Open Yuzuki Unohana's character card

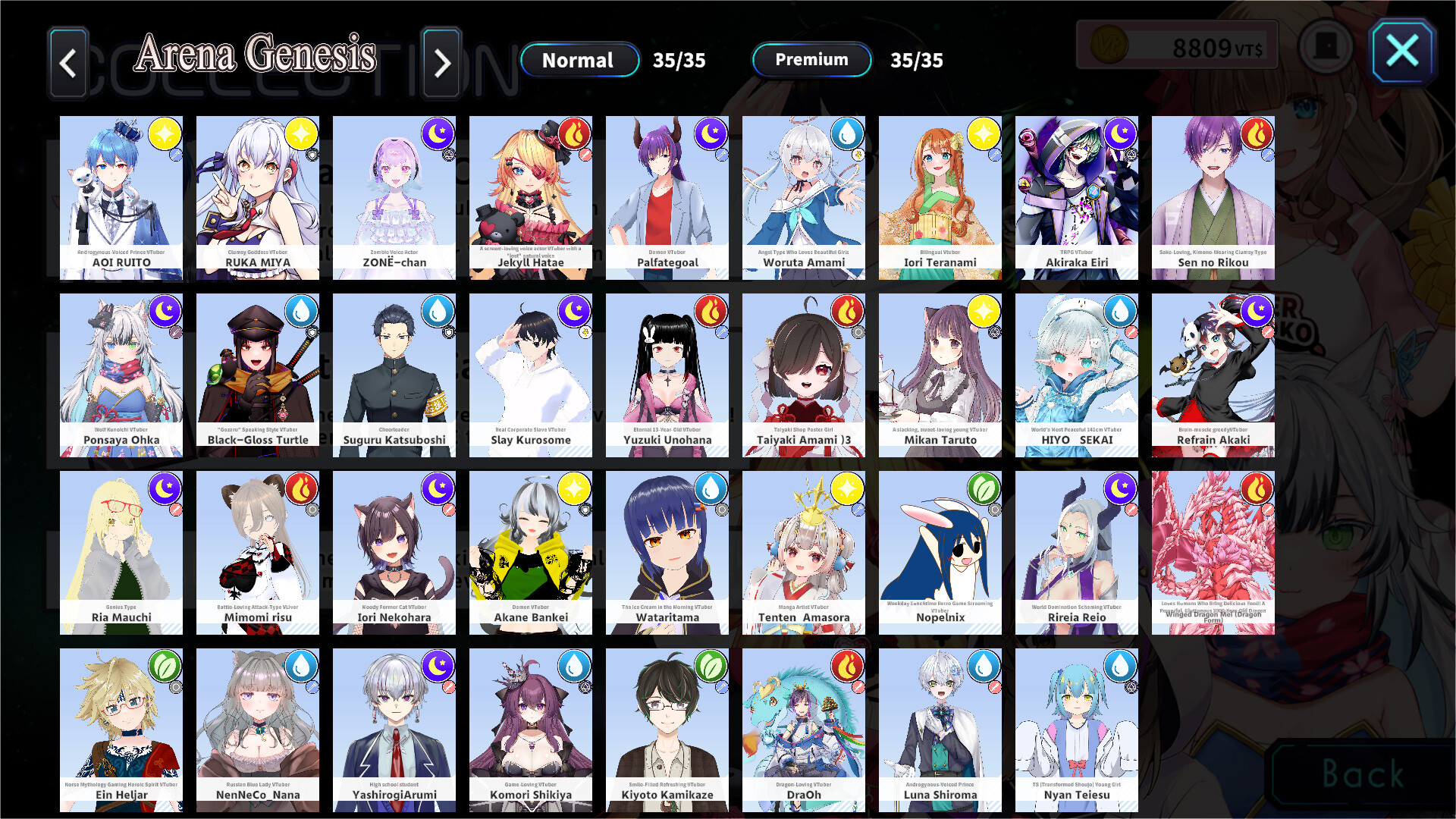click(667, 375)
